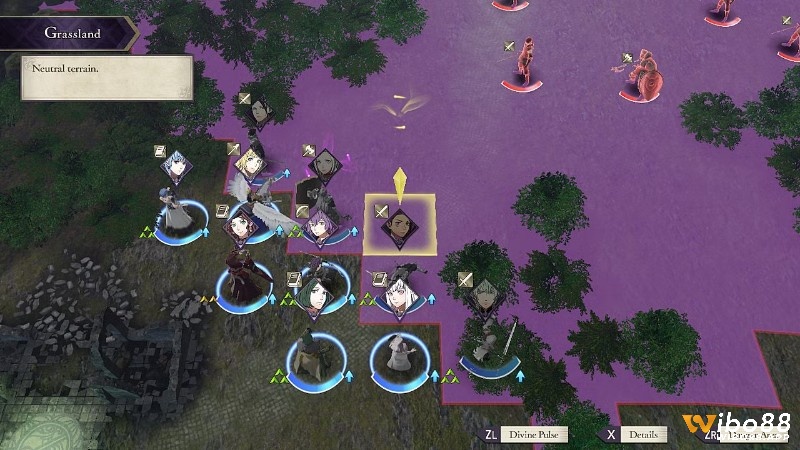Pick the purple-haired ally's portrait

click(320, 226)
